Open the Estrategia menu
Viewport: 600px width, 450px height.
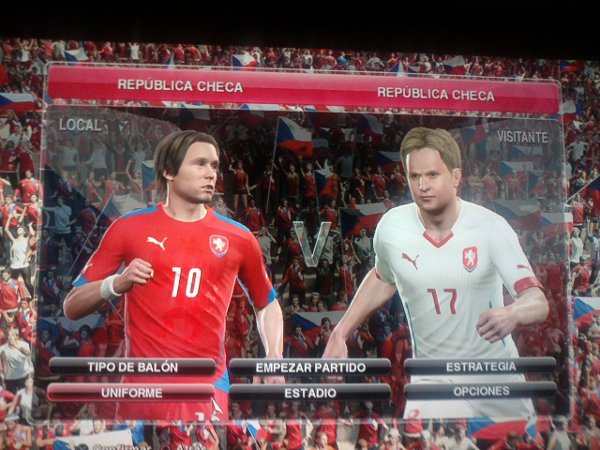[x=481, y=366]
